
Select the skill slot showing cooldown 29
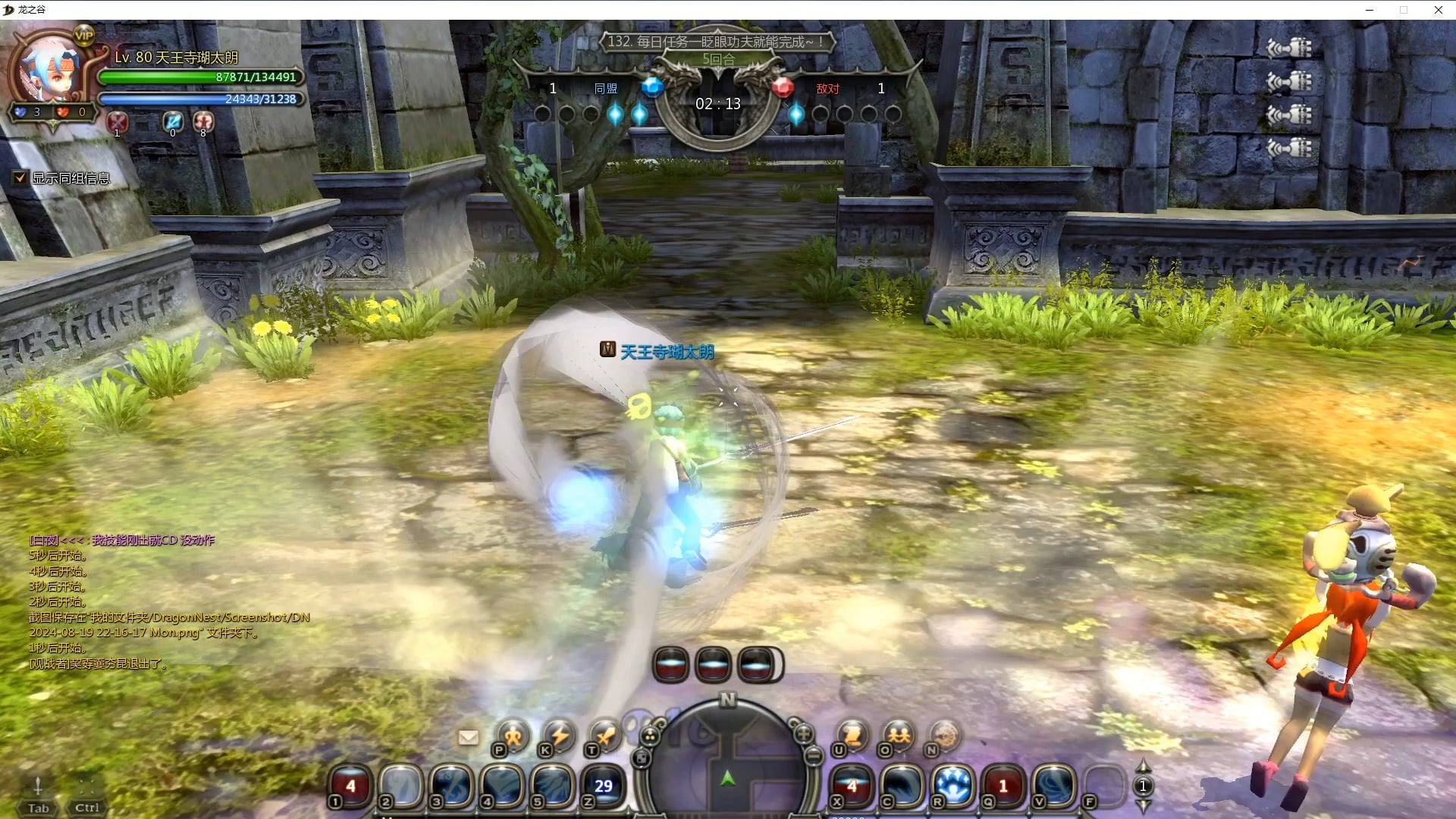pyautogui.click(x=603, y=785)
